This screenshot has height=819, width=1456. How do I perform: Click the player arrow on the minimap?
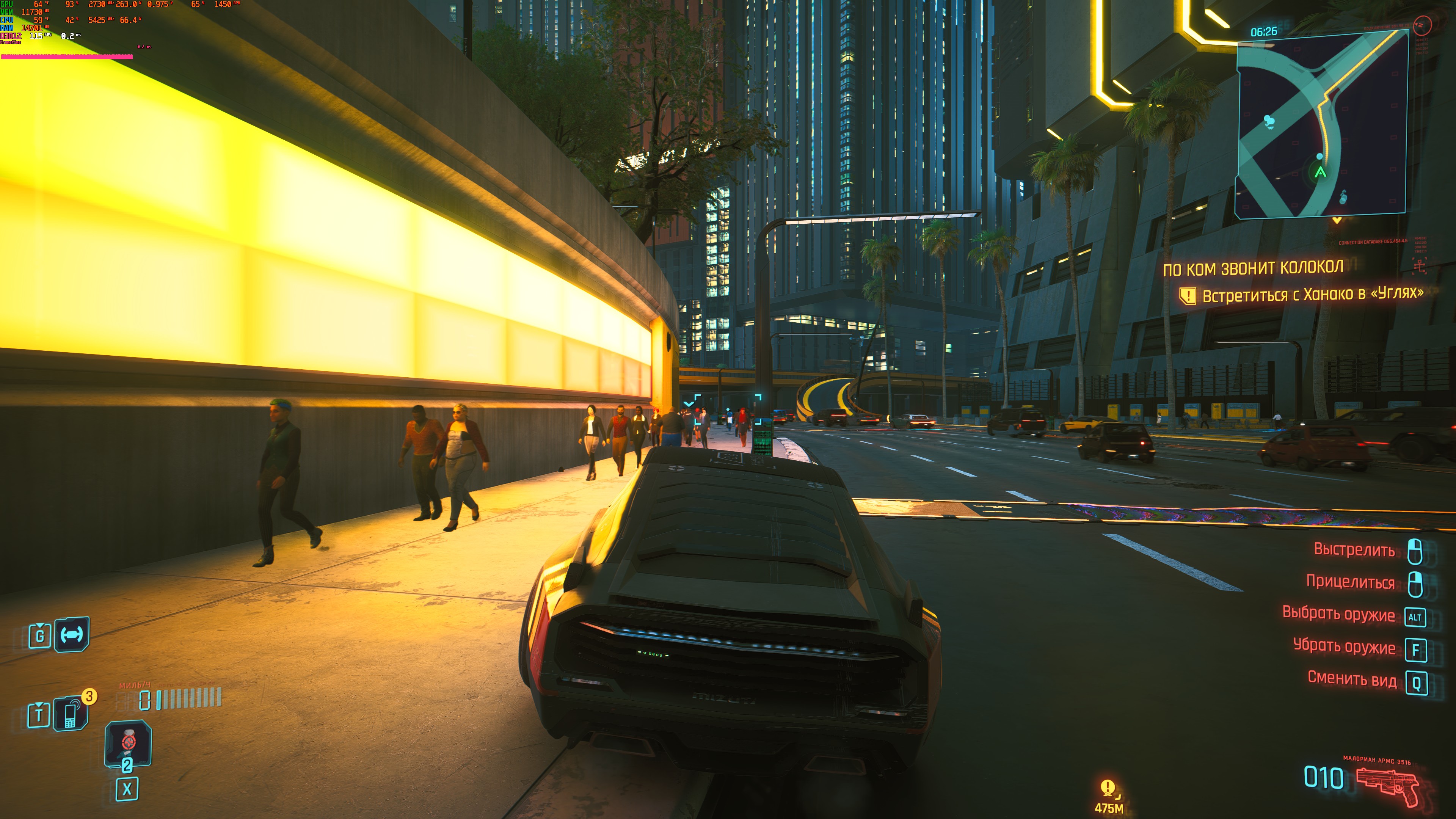[1320, 172]
